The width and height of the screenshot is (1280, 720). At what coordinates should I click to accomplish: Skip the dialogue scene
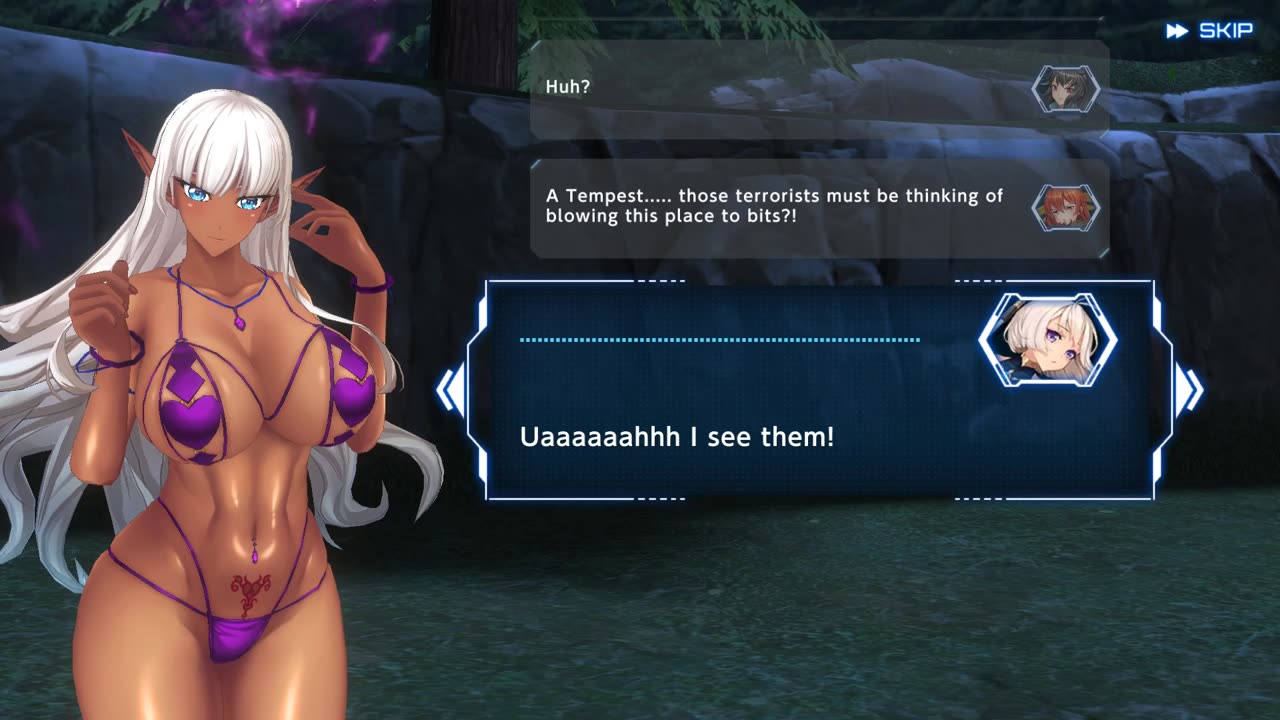1210,31
